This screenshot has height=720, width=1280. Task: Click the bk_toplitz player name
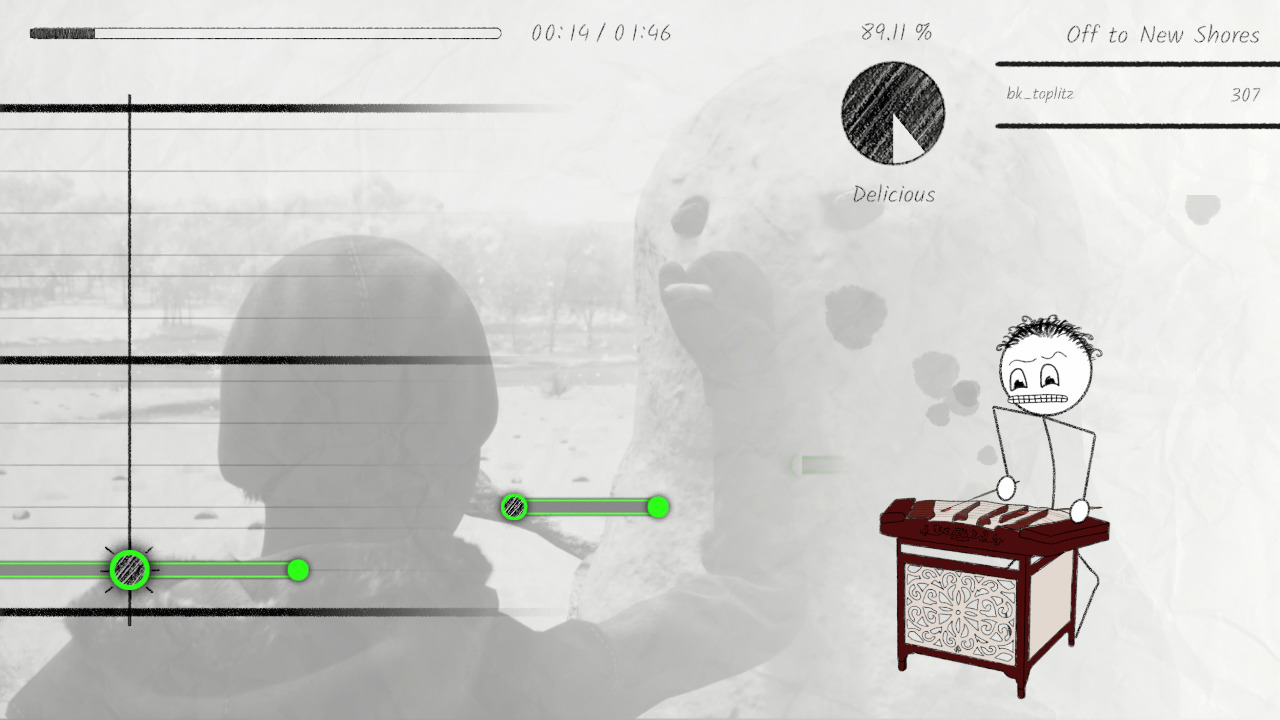coord(1040,95)
